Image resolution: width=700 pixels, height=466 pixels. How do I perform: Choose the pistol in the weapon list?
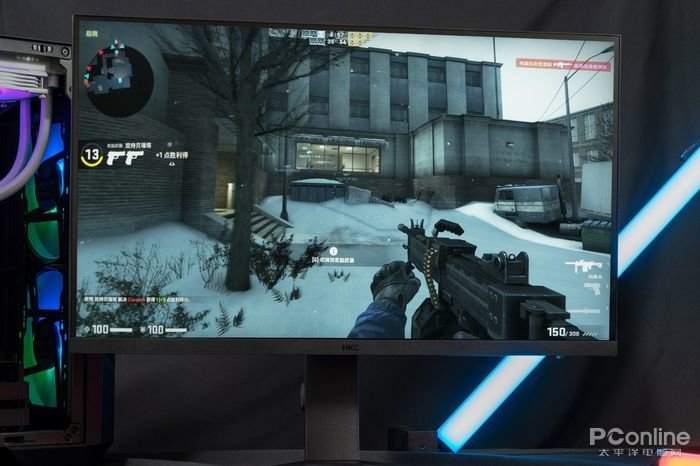(594, 289)
